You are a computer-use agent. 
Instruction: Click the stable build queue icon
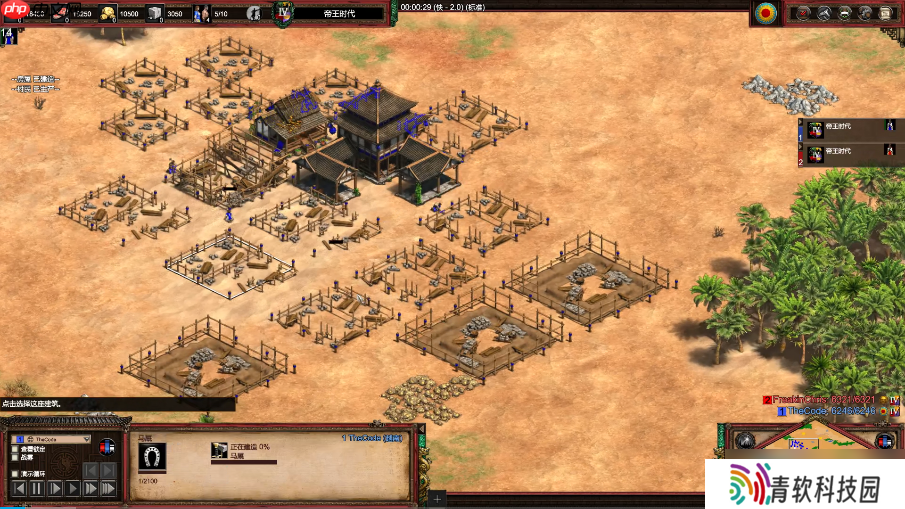click(218, 451)
